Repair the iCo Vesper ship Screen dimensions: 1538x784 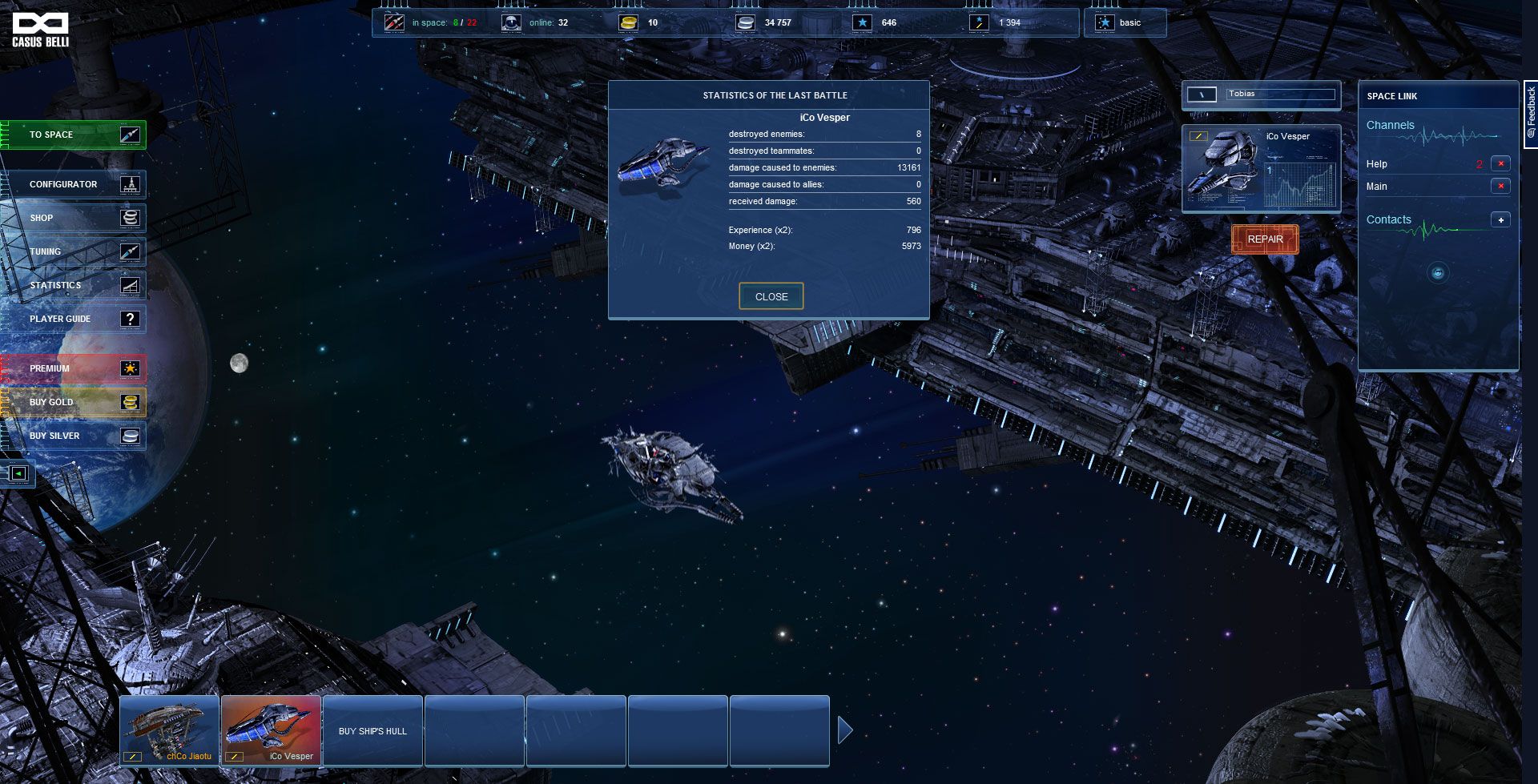click(1265, 239)
